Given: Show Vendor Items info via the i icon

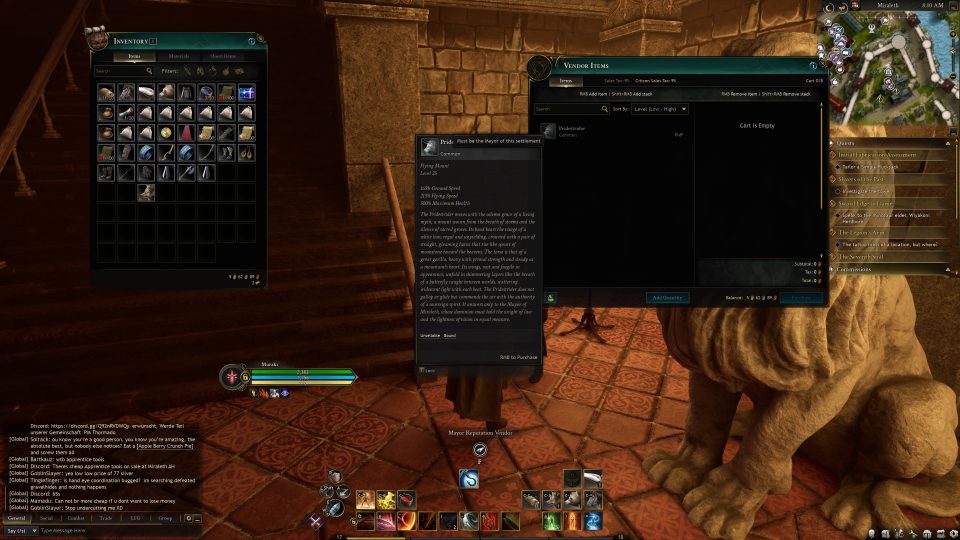Looking at the screenshot, I should [x=812, y=66].
